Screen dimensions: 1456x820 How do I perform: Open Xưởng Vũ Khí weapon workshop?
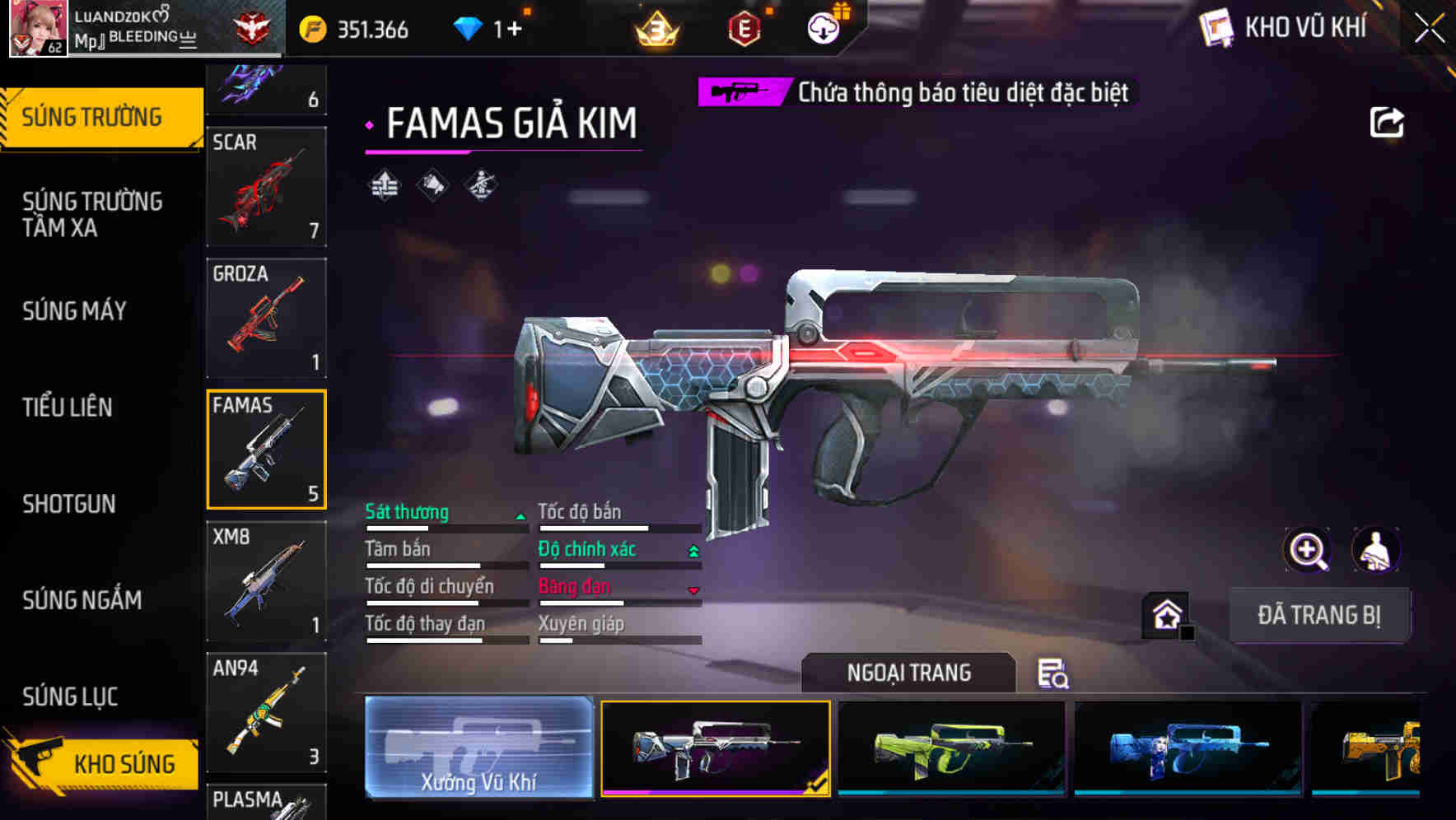click(x=479, y=748)
